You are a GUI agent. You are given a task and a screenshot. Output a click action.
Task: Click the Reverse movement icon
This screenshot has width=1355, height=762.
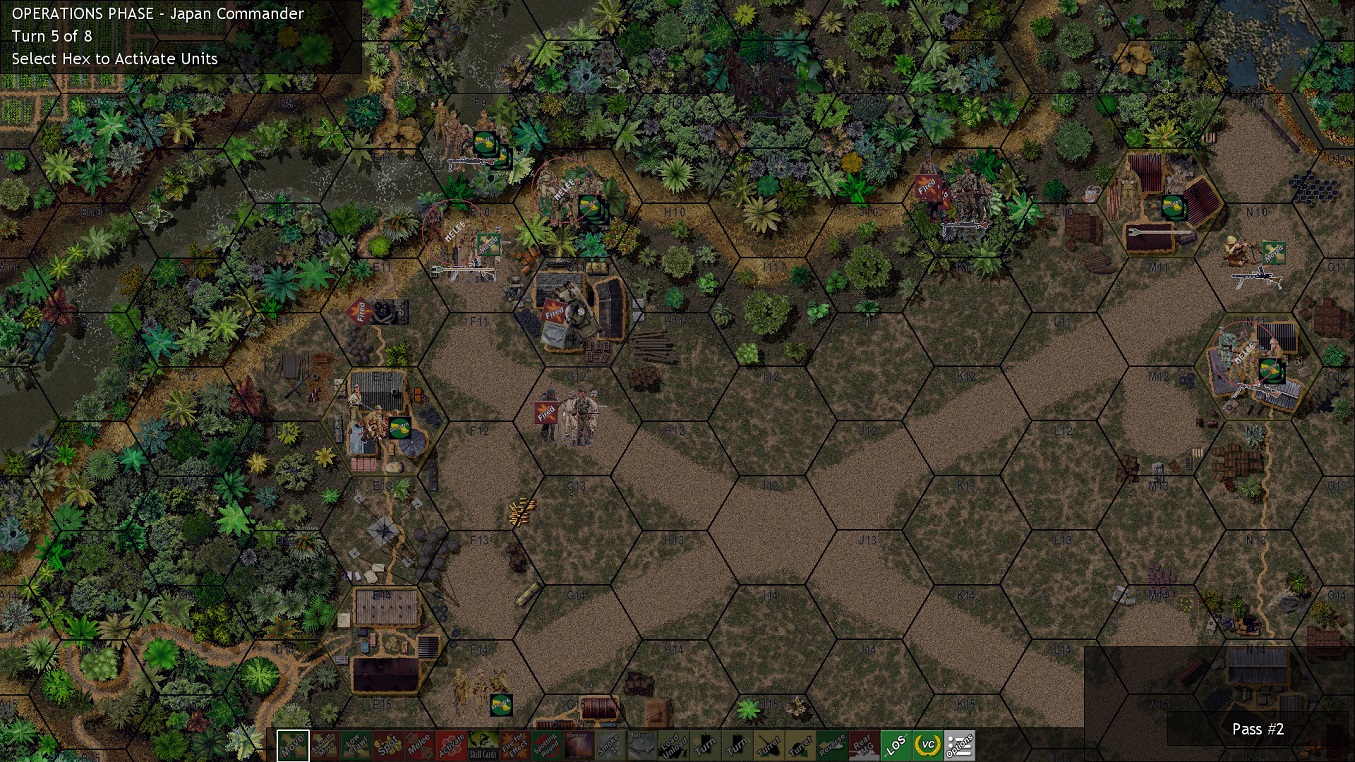[x=831, y=744]
